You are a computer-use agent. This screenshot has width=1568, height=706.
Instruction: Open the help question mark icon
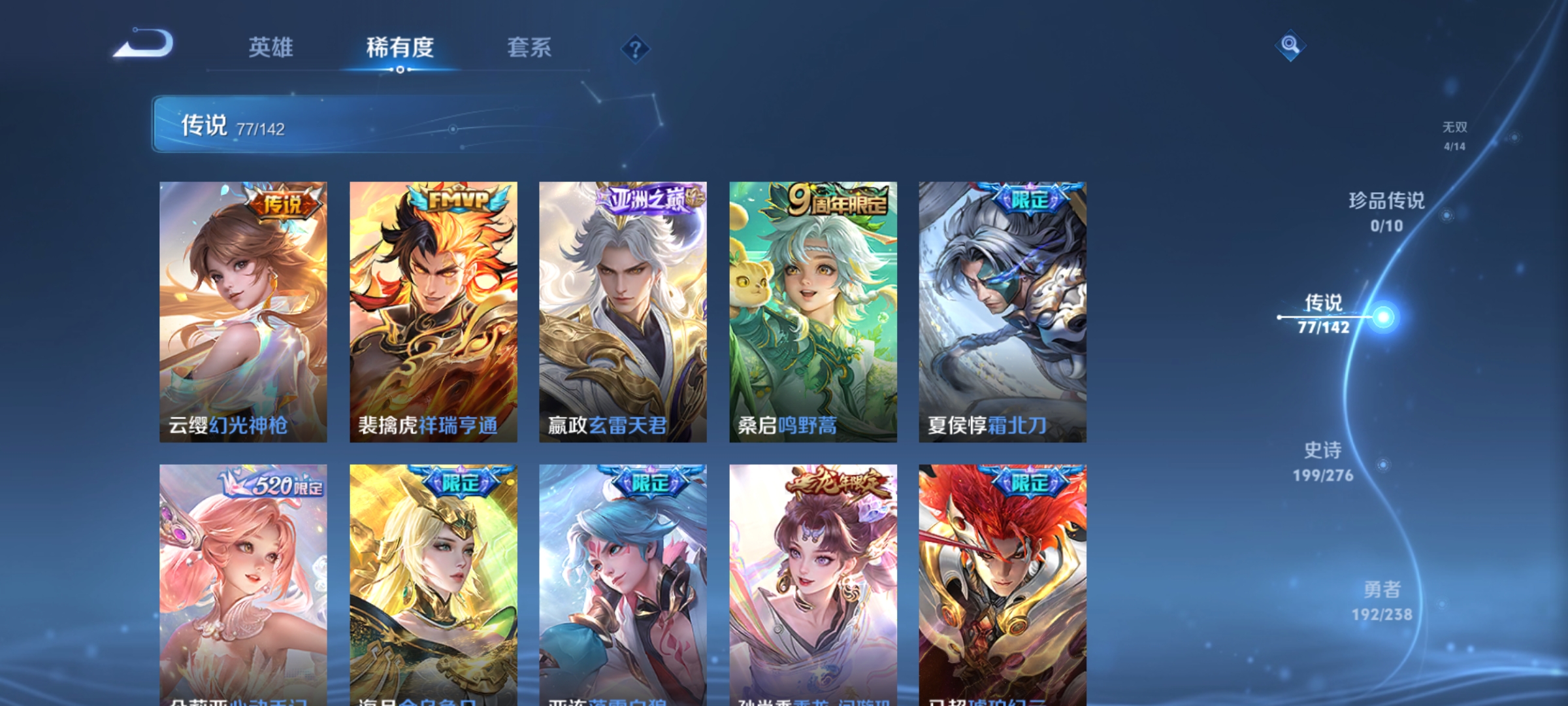(634, 48)
